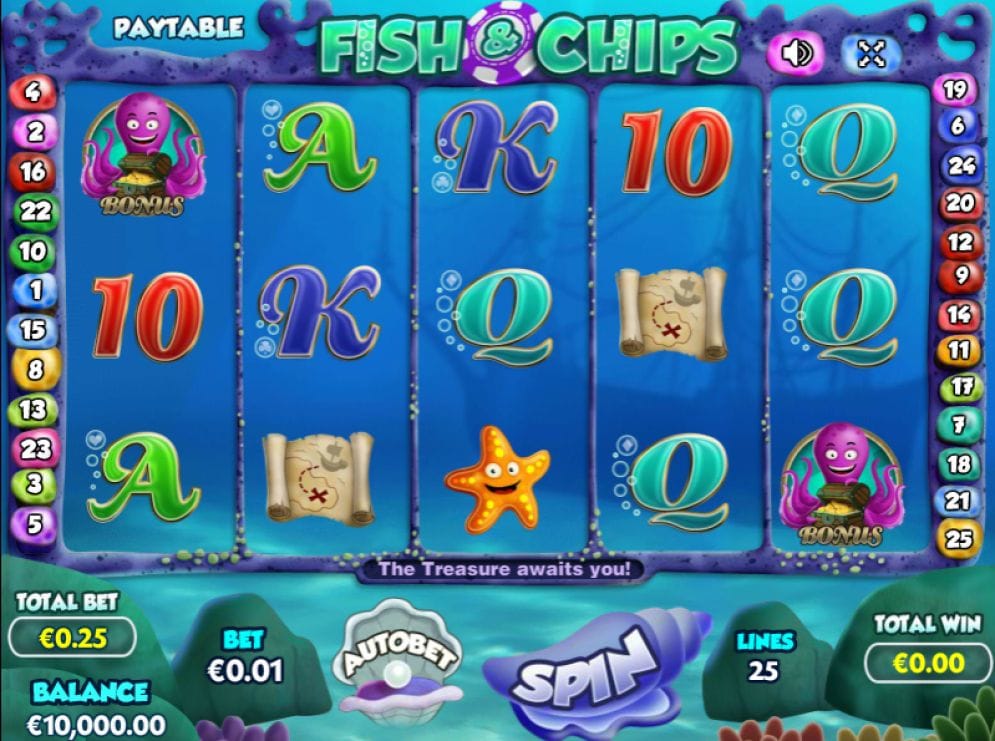Viewport: 995px width, 741px height.
Task: Choose payline number 13 bubble
Action: click(33, 409)
